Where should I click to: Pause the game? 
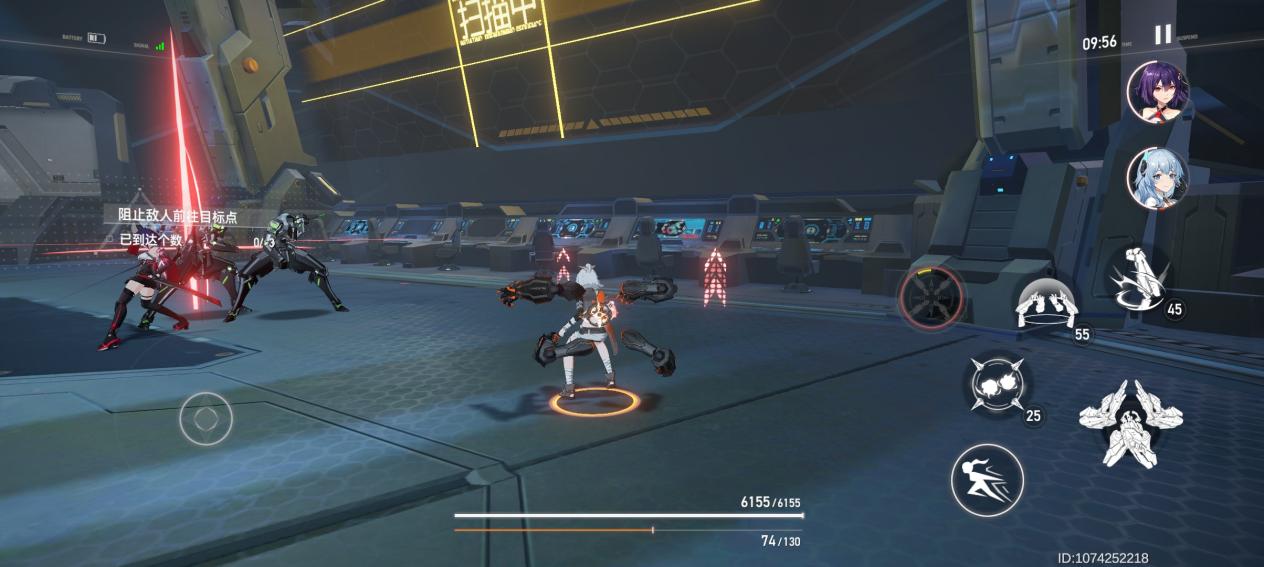tap(1163, 35)
